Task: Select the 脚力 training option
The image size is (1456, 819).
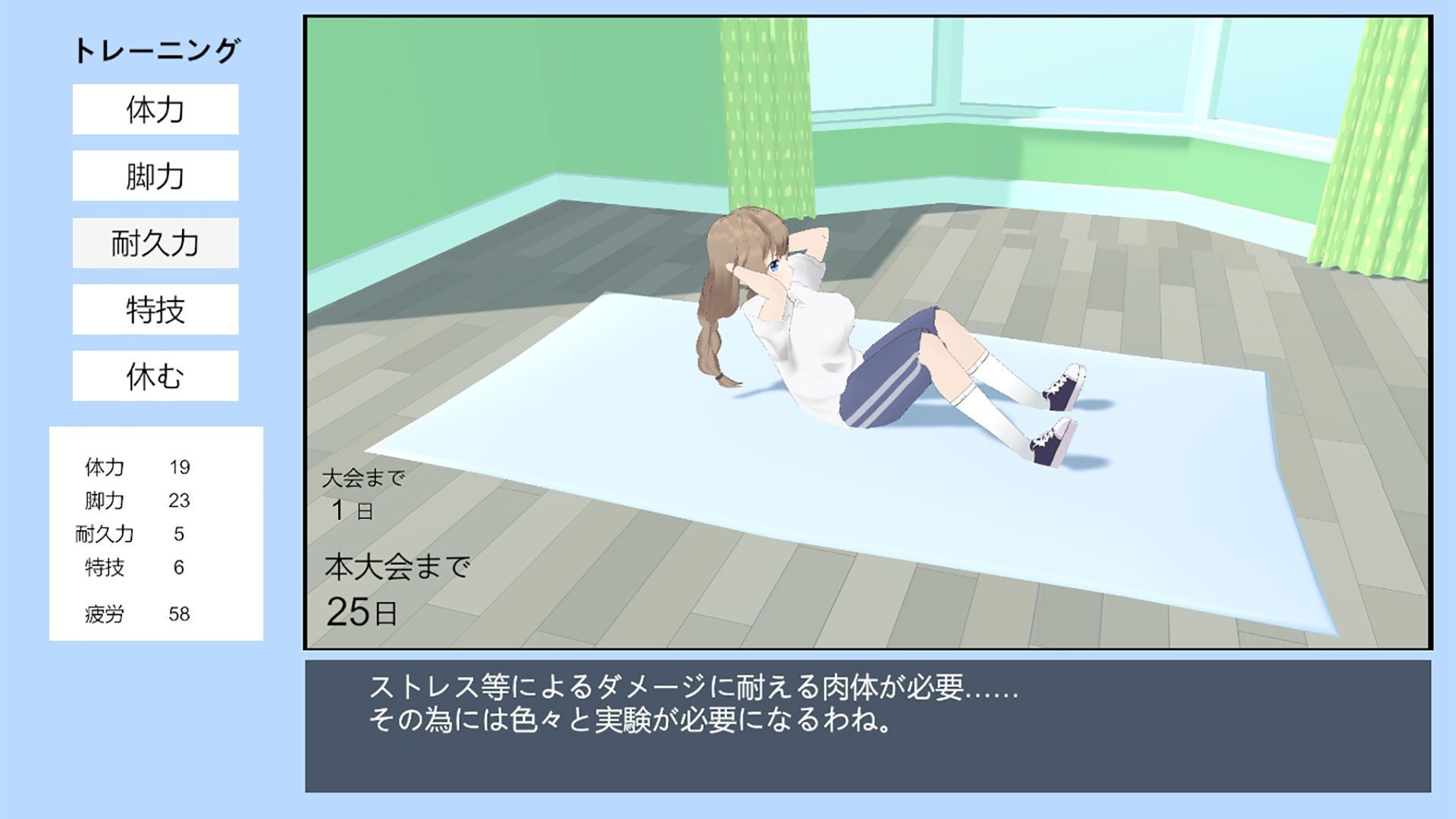Action: point(154,177)
